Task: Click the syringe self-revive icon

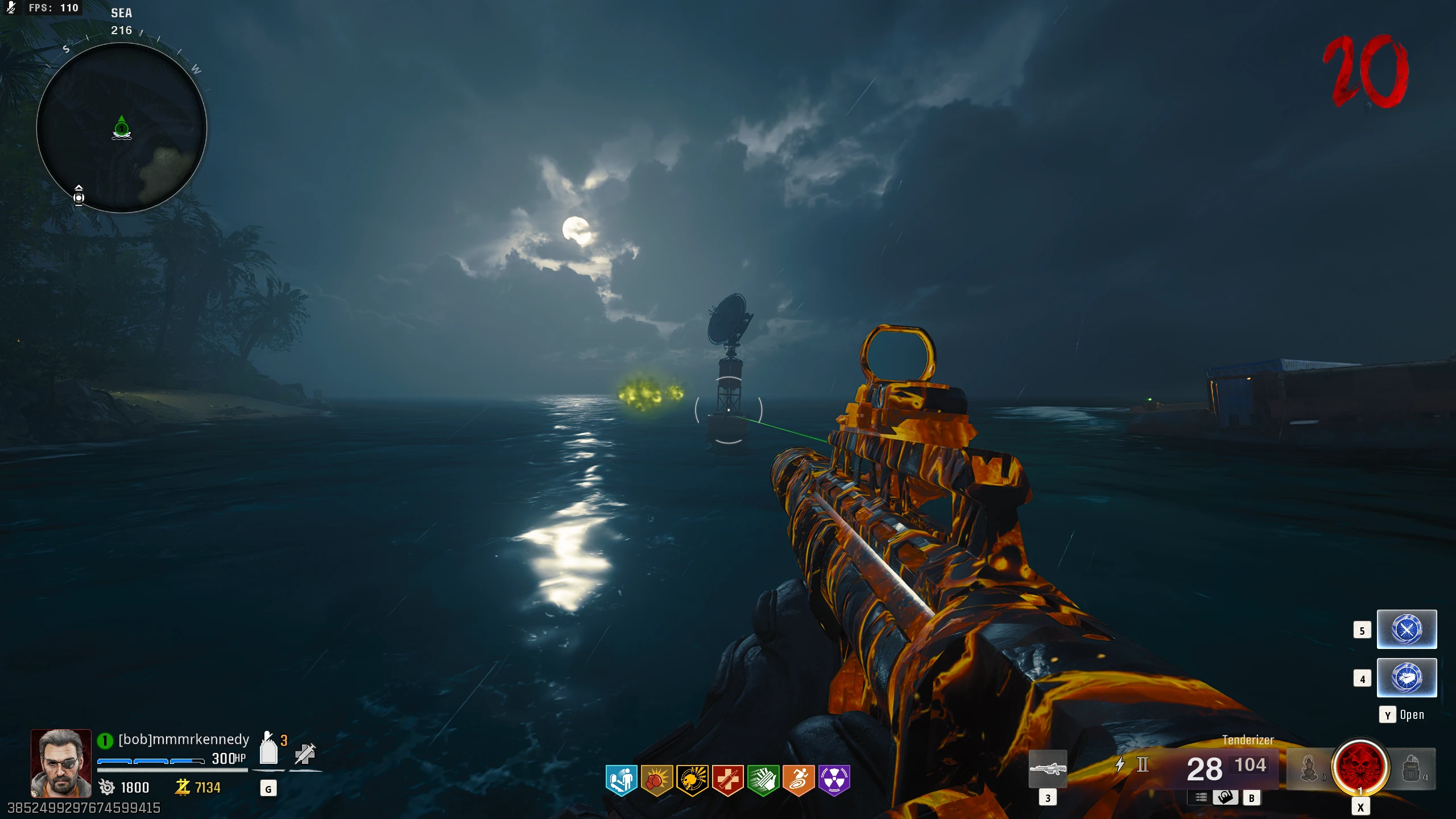Action: (x=305, y=754)
